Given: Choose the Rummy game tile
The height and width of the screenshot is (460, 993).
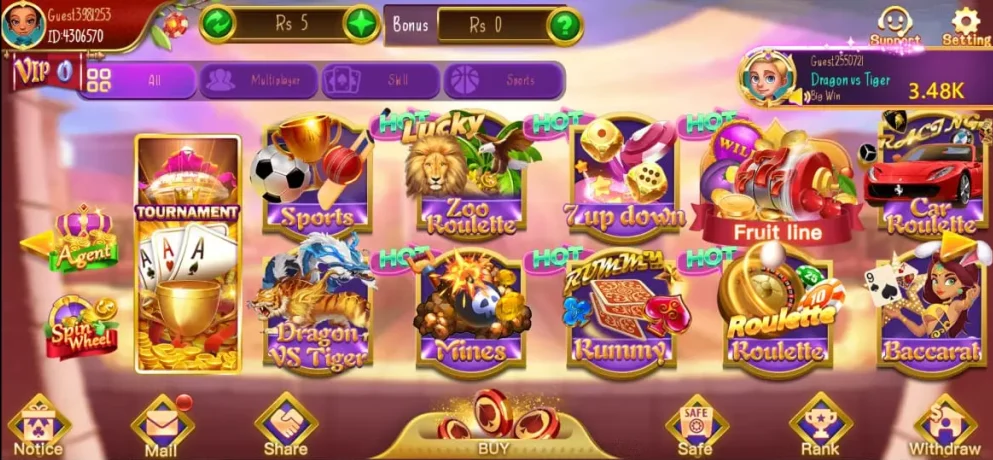Looking at the screenshot, I should click(623, 311).
